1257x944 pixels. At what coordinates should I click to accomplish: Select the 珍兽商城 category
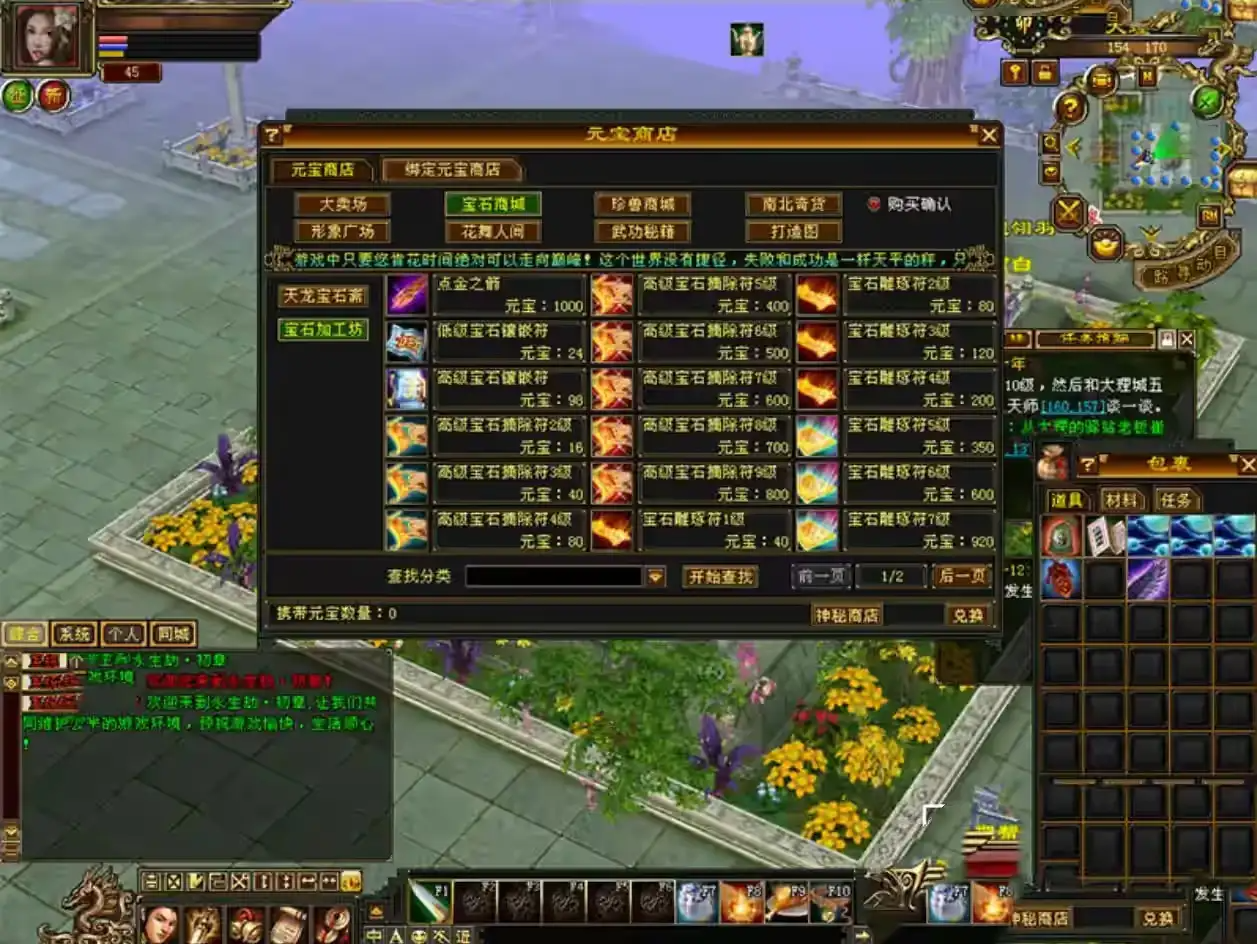tap(642, 204)
